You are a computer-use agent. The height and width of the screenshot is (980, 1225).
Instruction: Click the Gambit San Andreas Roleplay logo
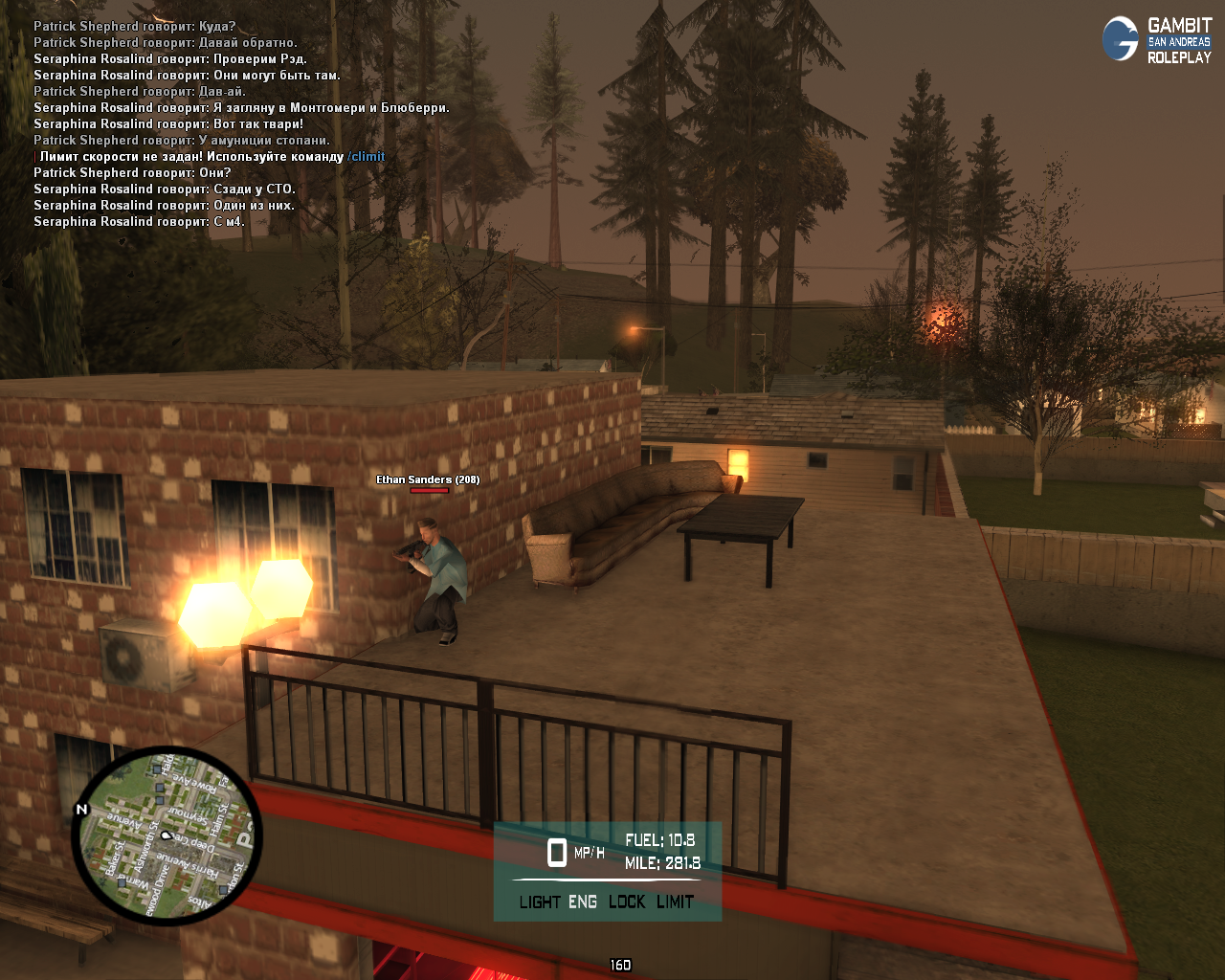click(1157, 40)
